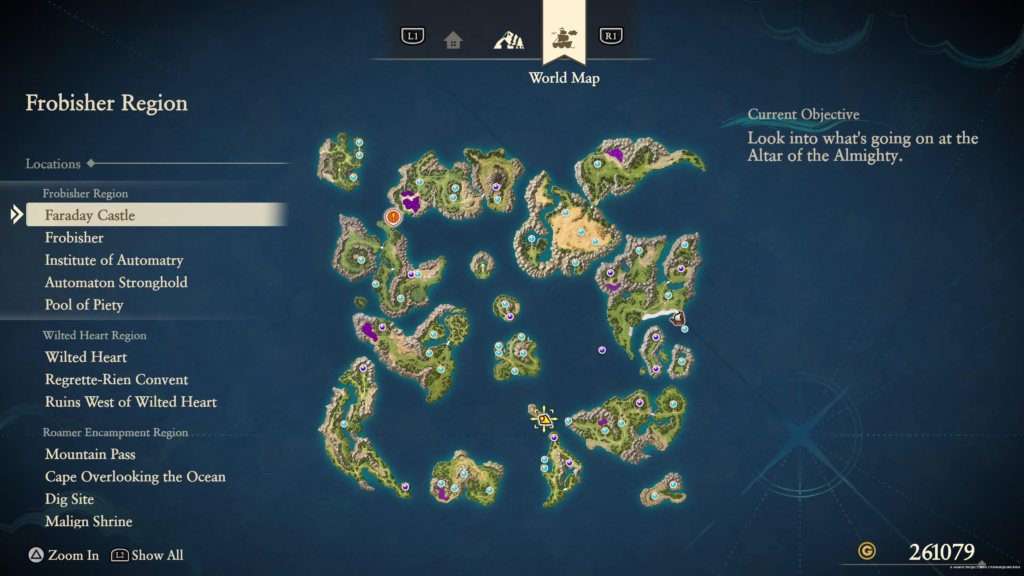
Task: Pick Malign Shrine from the locations
Action: [x=88, y=522]
